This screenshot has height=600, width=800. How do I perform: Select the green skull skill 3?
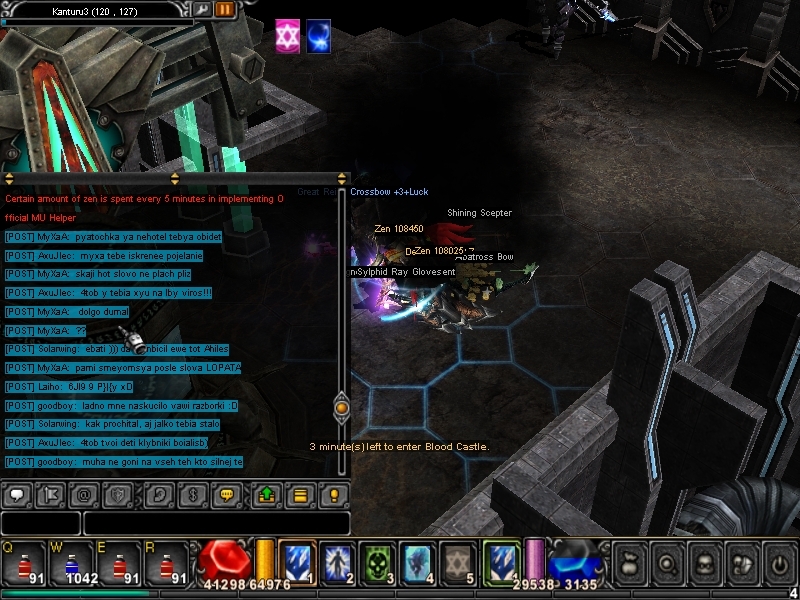click(375, 562)
